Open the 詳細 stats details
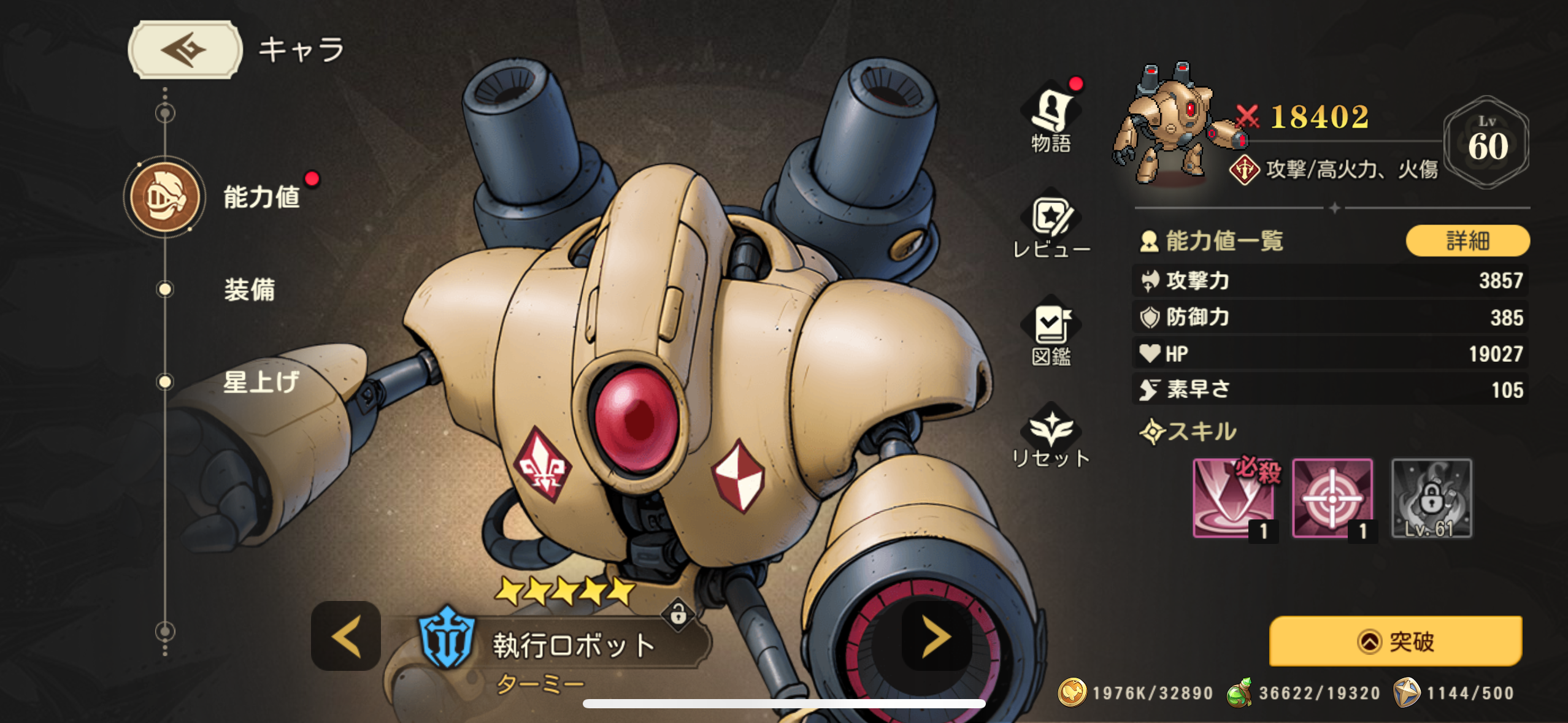 [x=1467, y=240]
